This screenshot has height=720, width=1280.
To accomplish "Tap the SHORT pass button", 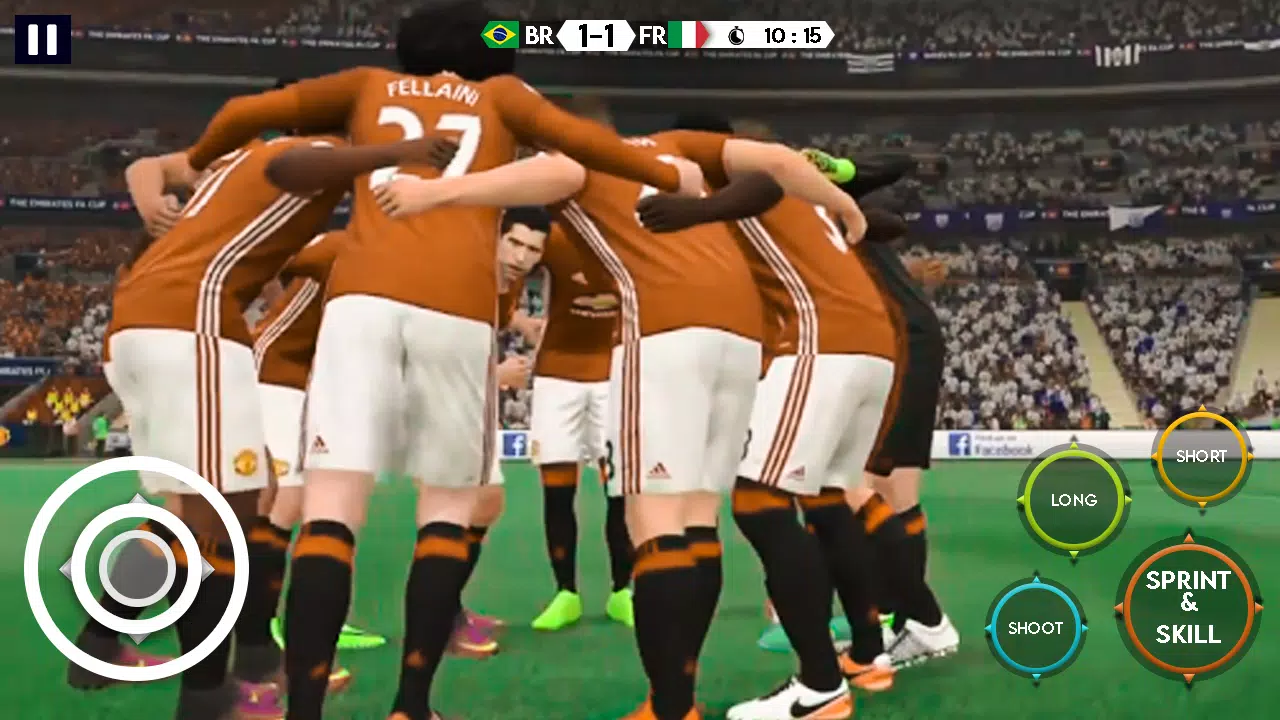I will pyautogui.click(x=1200, y=456).
